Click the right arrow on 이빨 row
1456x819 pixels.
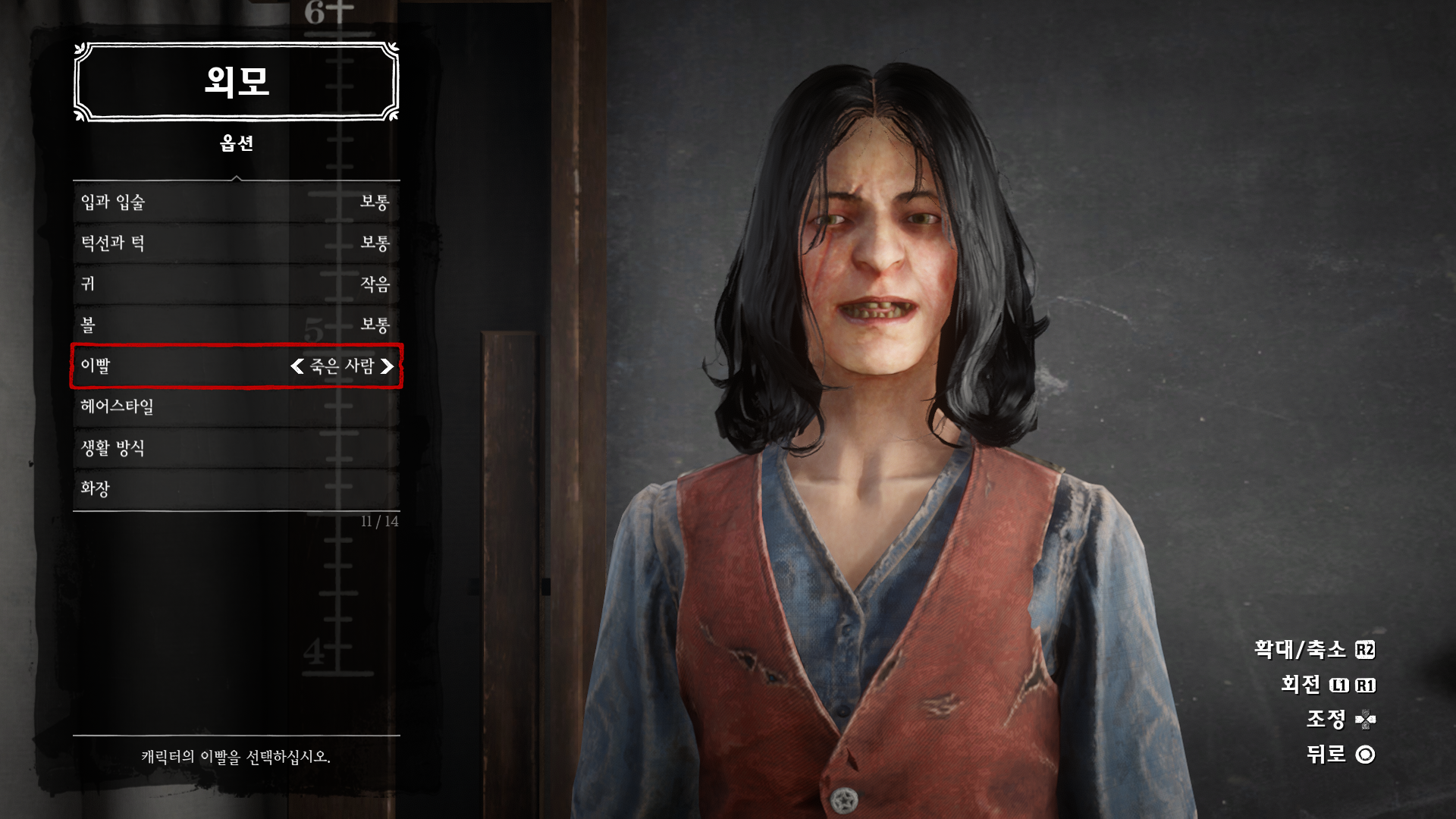(x=387, y=366)
